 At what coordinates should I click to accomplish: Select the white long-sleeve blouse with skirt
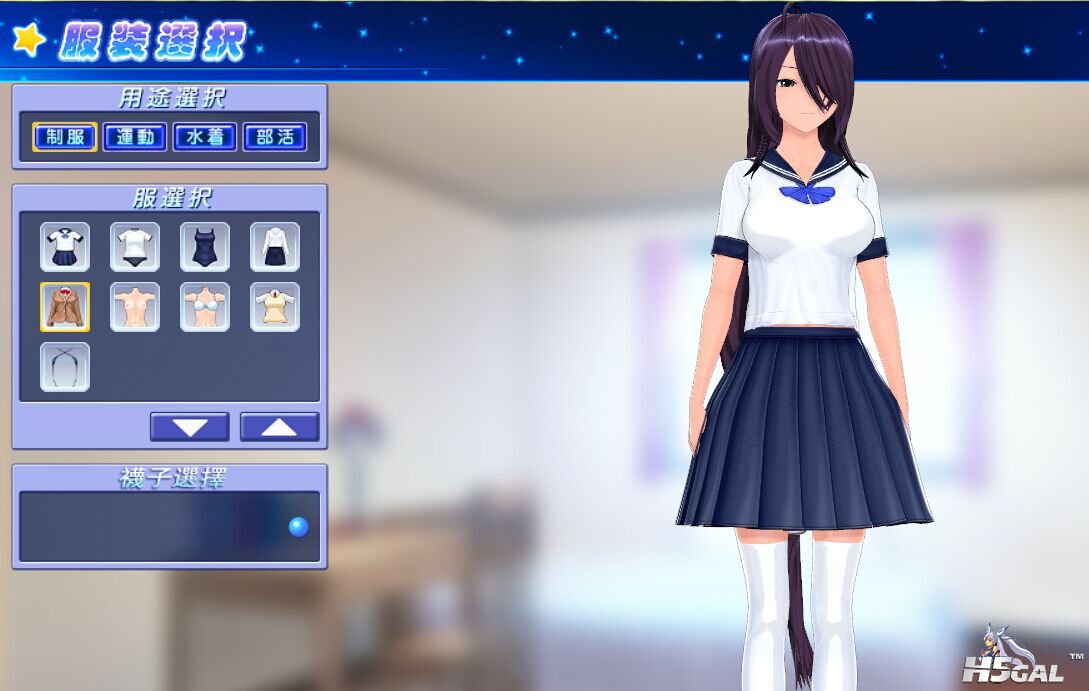pos(274,247)
